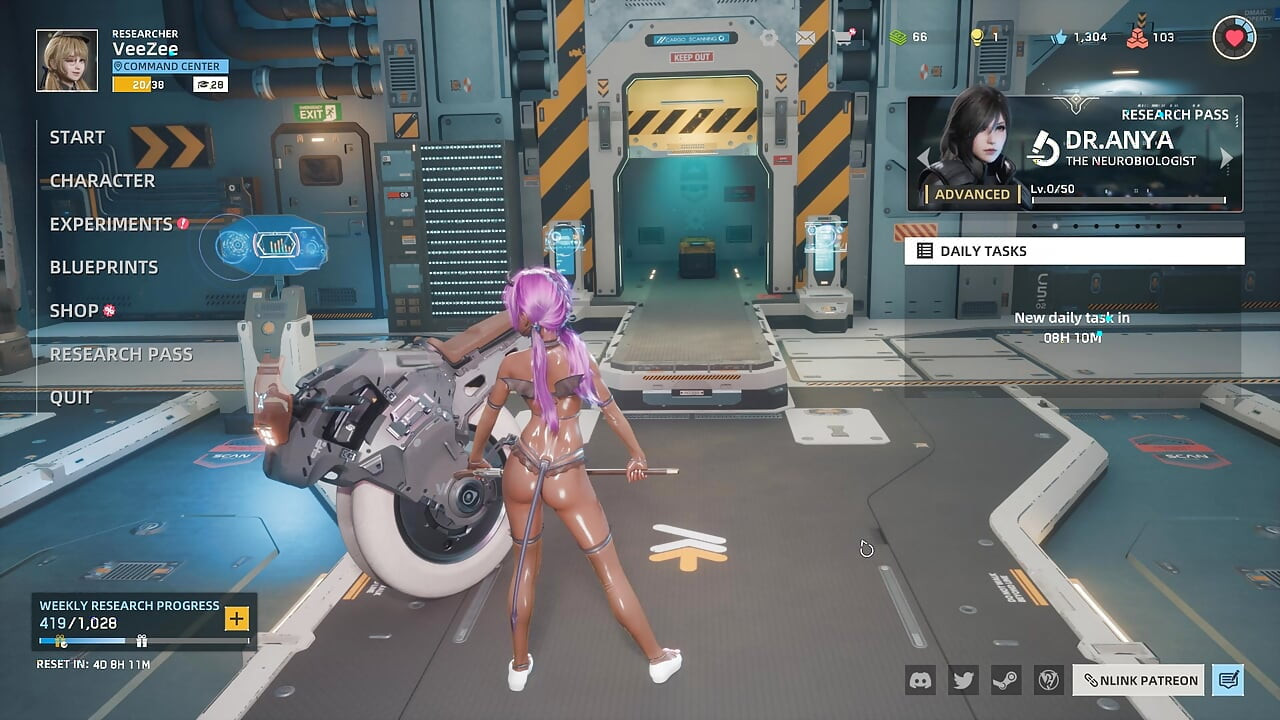
Task: Open the shopping cart icon
Action: click(843, 38)
